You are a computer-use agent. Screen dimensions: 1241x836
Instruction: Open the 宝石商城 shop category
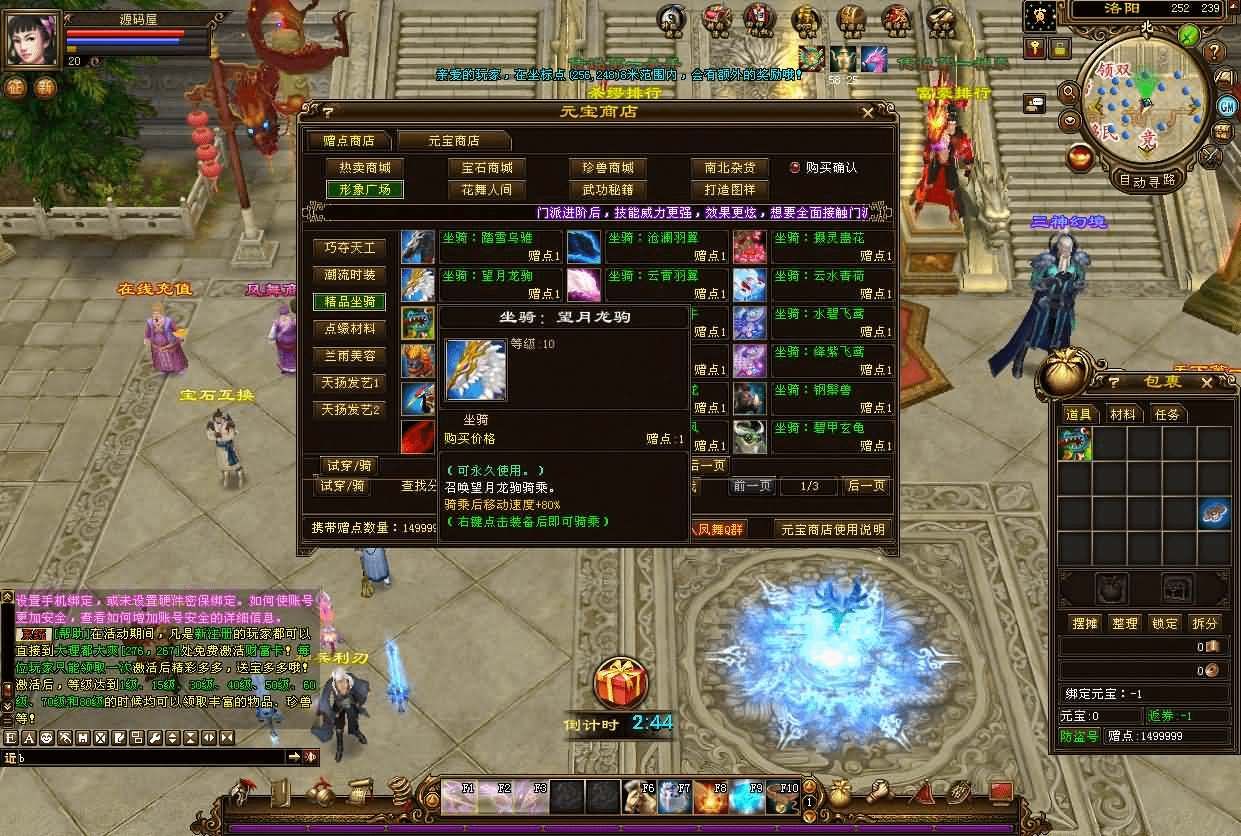click(x=487, y=168)
